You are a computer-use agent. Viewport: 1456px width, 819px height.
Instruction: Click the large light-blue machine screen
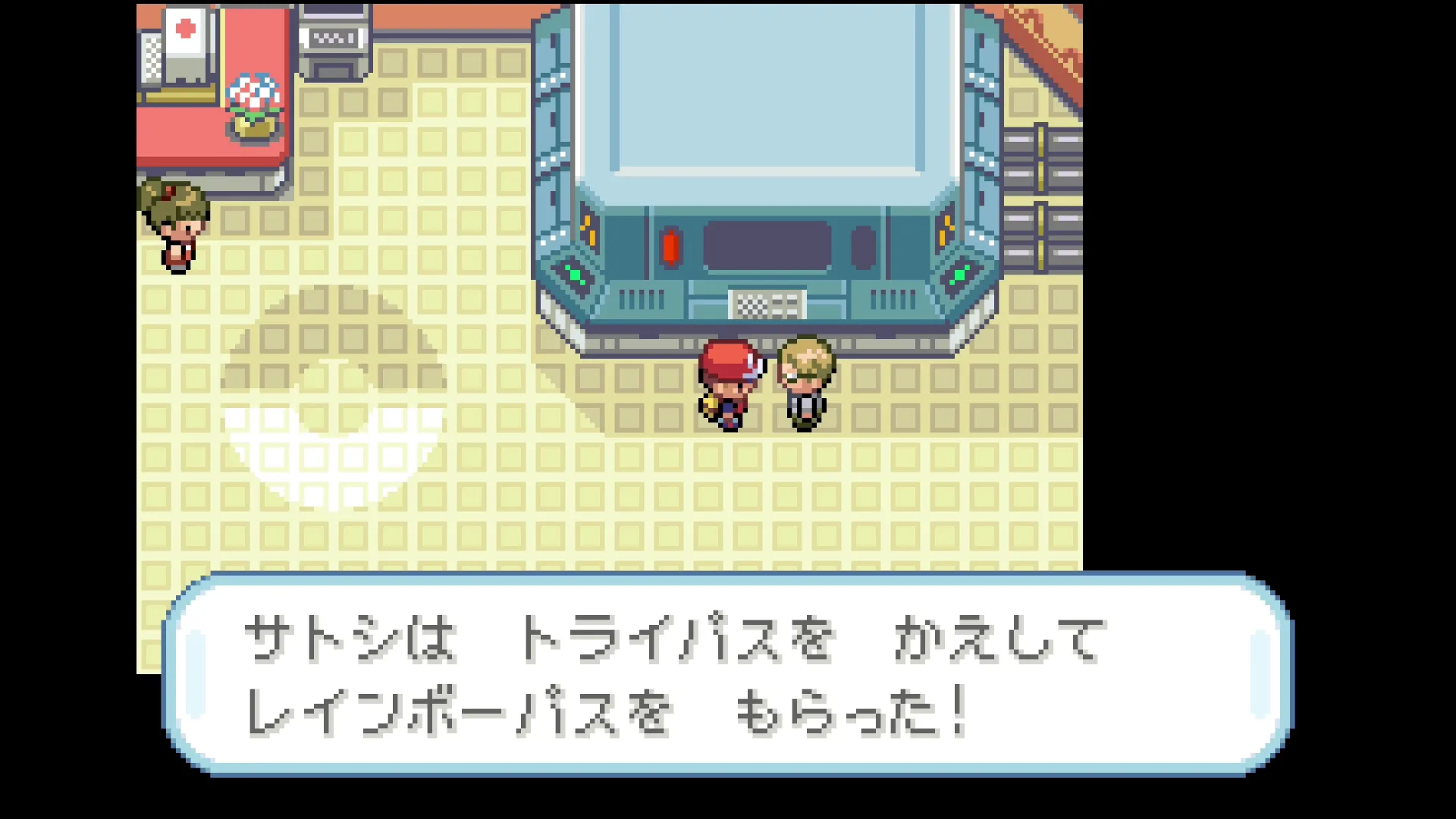[766, 91]
